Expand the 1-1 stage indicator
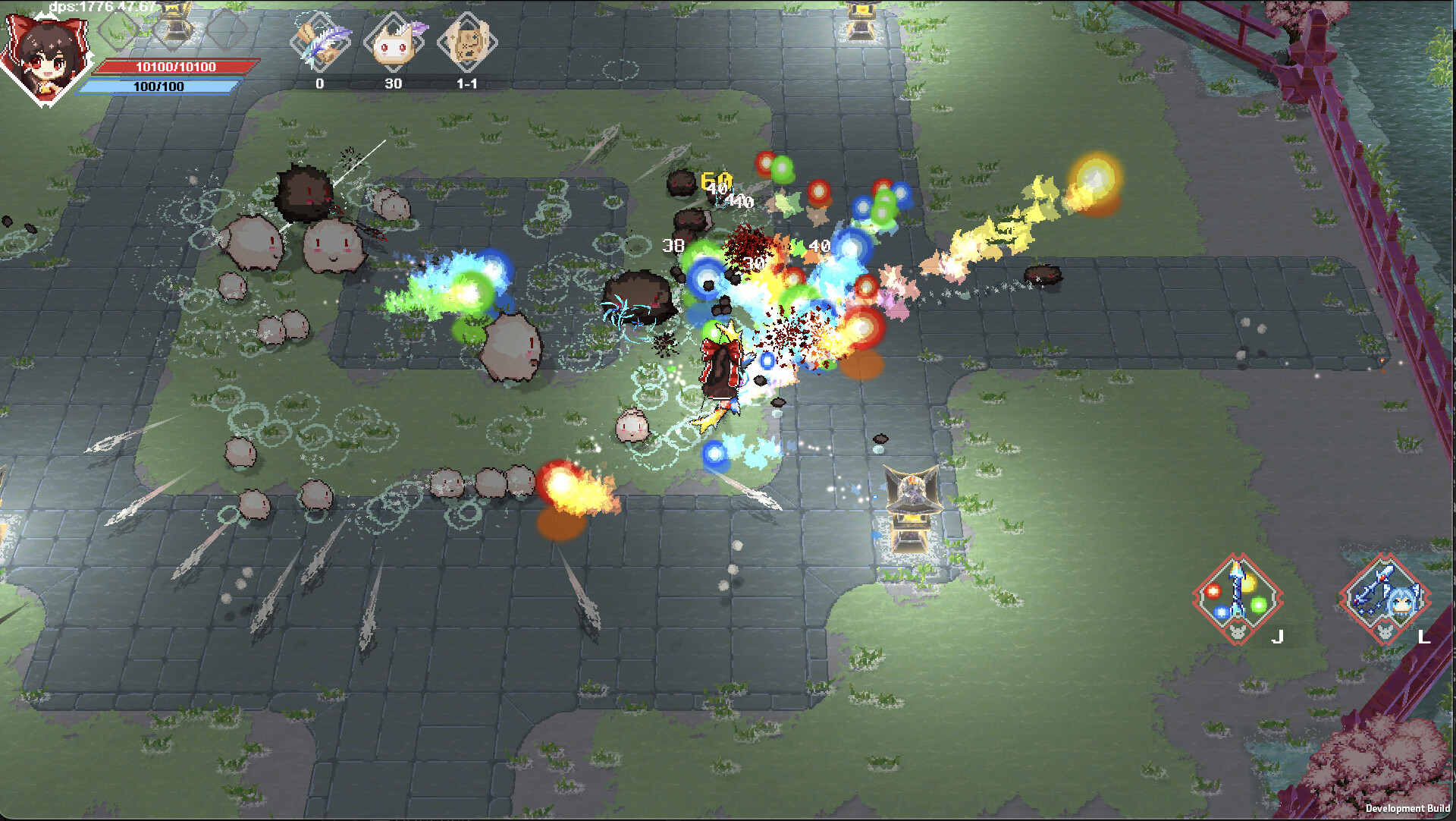The image size is (1456, 821). click(x=469, y=83)
